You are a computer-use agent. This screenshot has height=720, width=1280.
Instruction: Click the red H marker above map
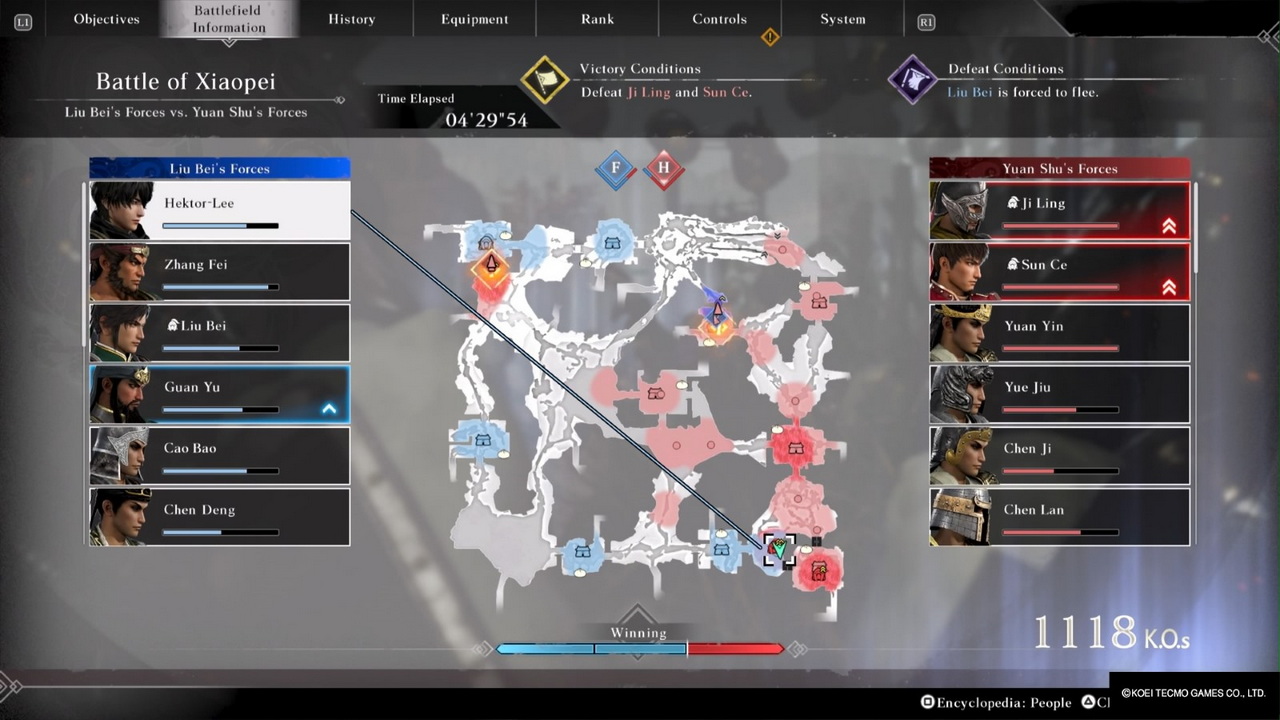[664, 169]
